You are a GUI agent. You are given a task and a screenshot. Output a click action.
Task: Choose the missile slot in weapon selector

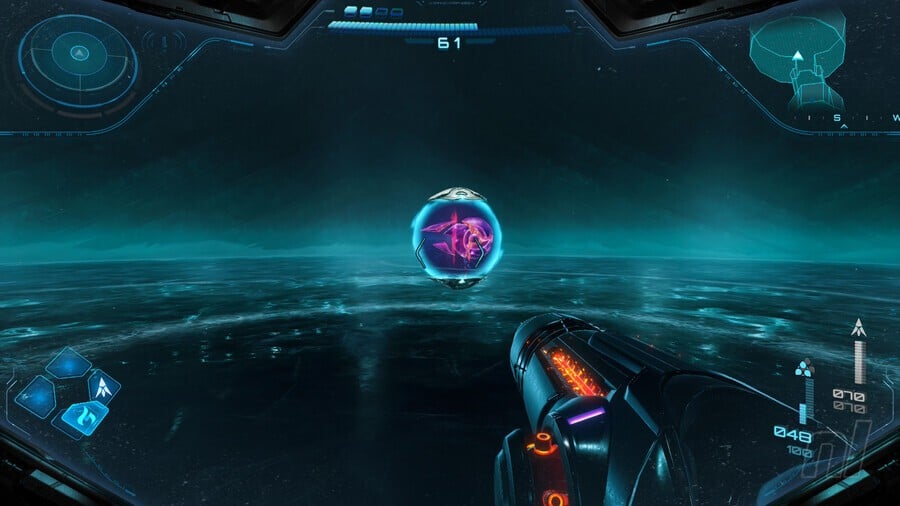(x=104, y=385)
